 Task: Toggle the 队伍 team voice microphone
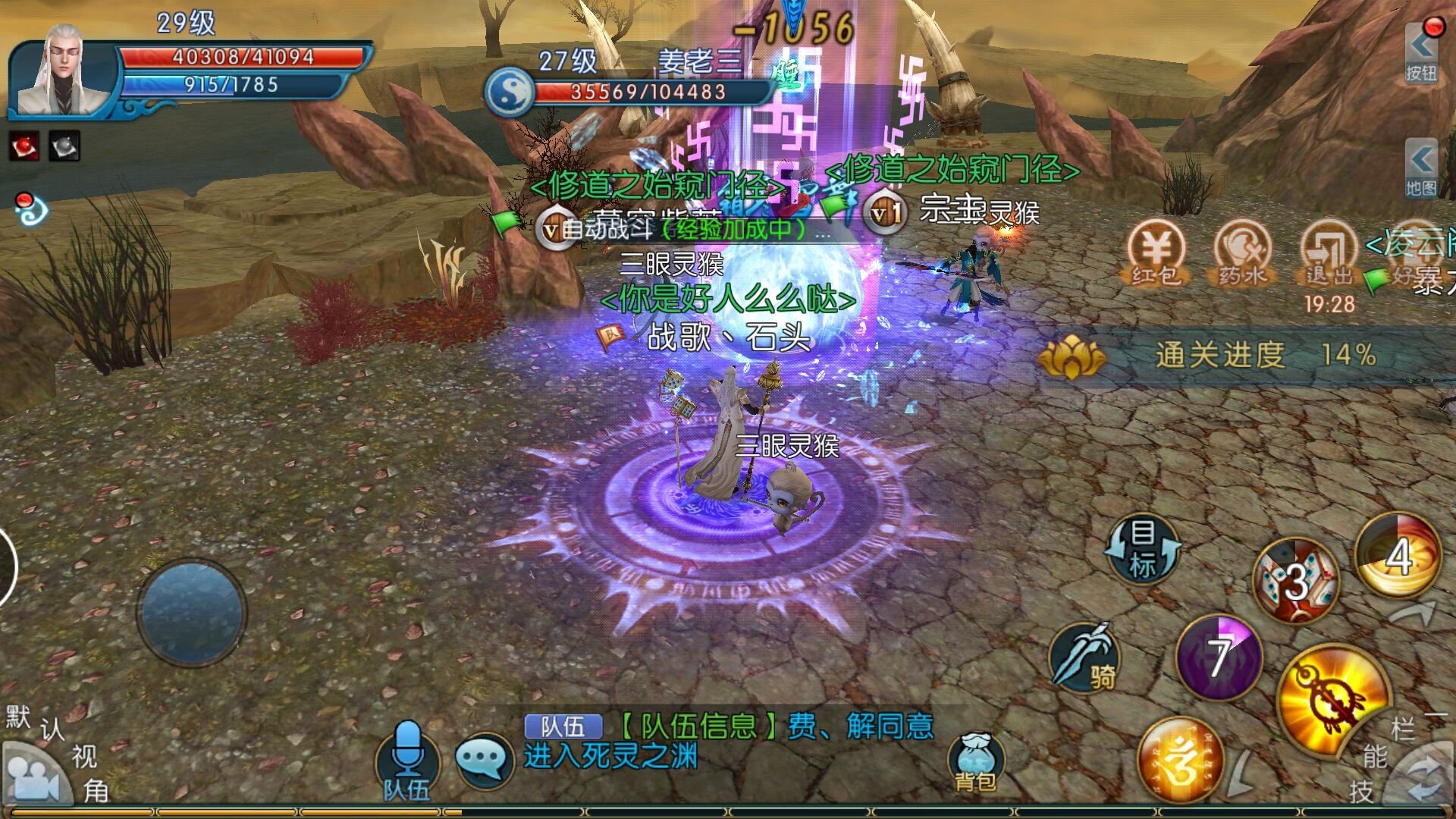tap(407, 760)
